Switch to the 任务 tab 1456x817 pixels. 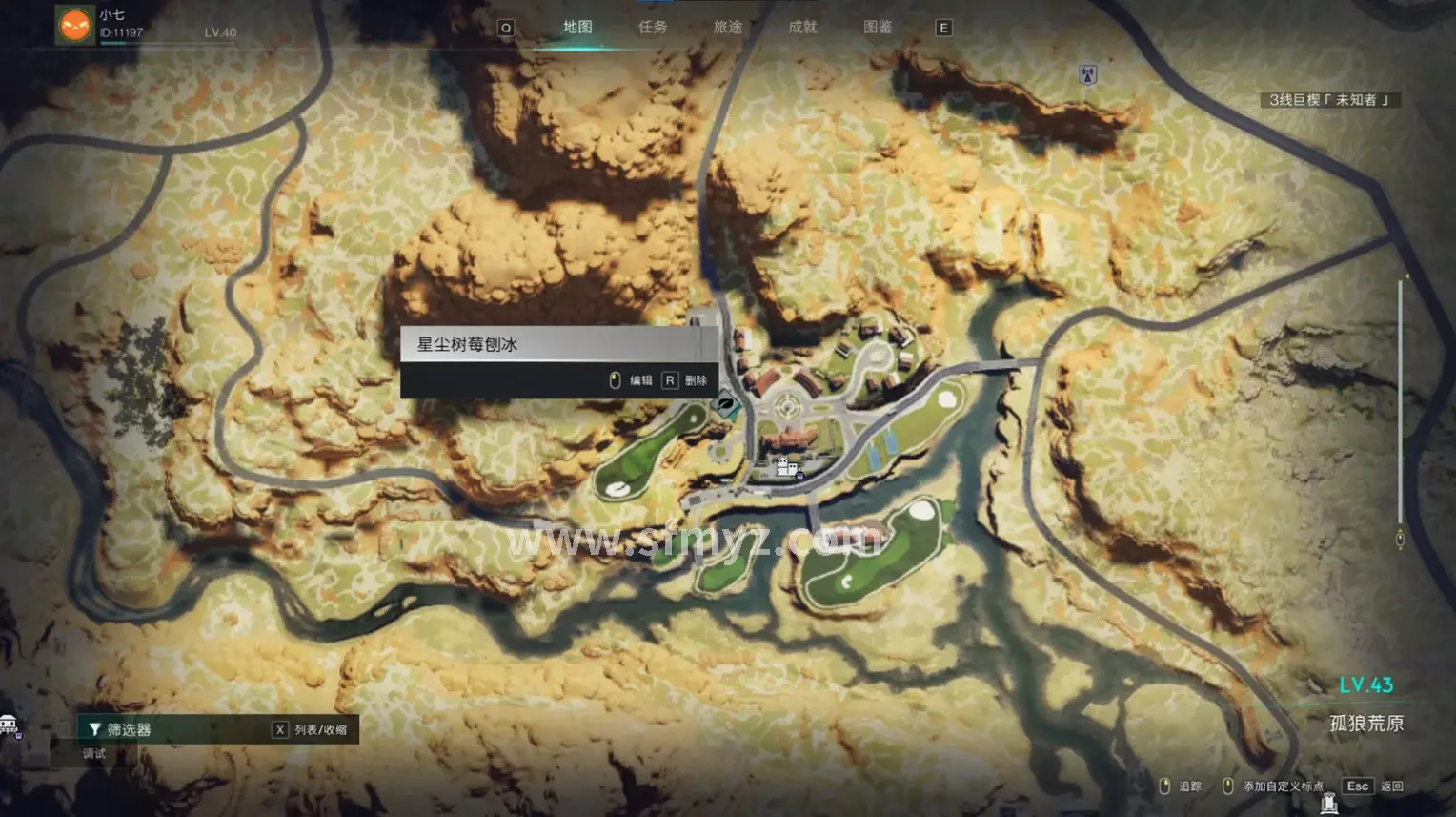pos(653,28)
